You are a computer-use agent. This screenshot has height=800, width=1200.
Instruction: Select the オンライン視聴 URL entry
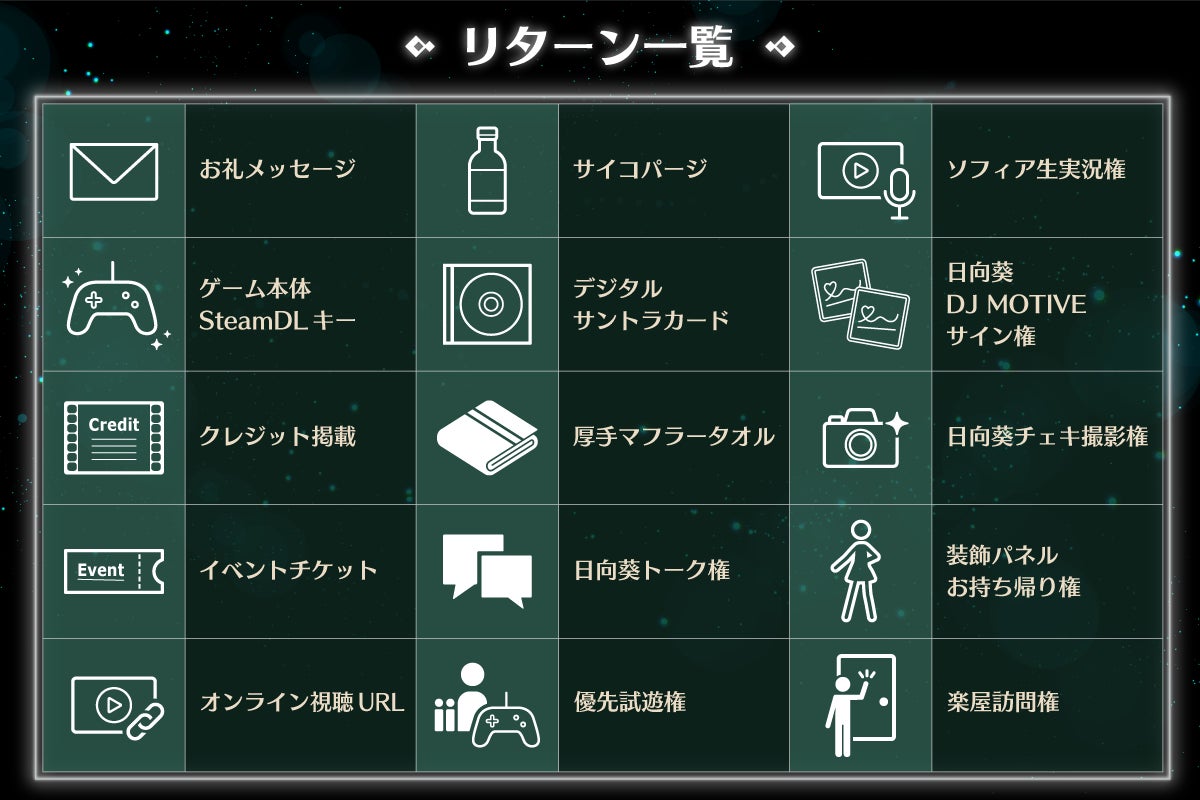tap(302, 703)
